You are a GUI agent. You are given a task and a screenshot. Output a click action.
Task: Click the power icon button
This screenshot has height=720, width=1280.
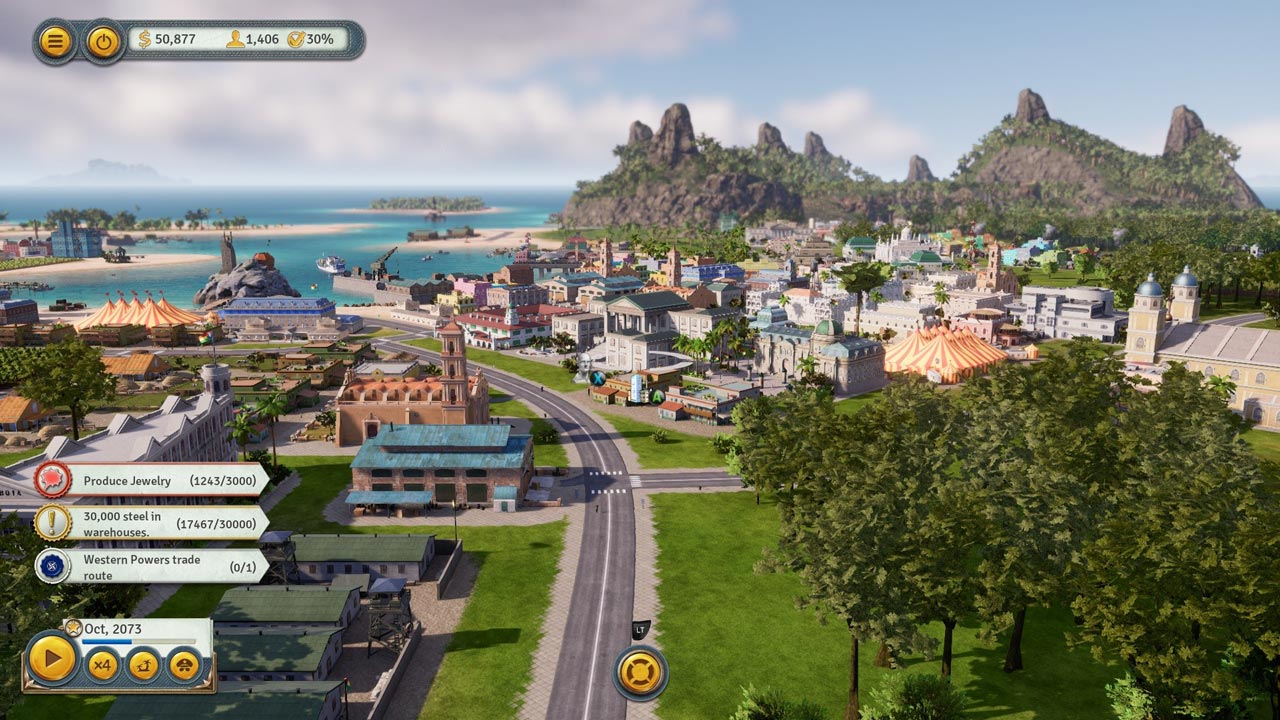click(103, 41)
